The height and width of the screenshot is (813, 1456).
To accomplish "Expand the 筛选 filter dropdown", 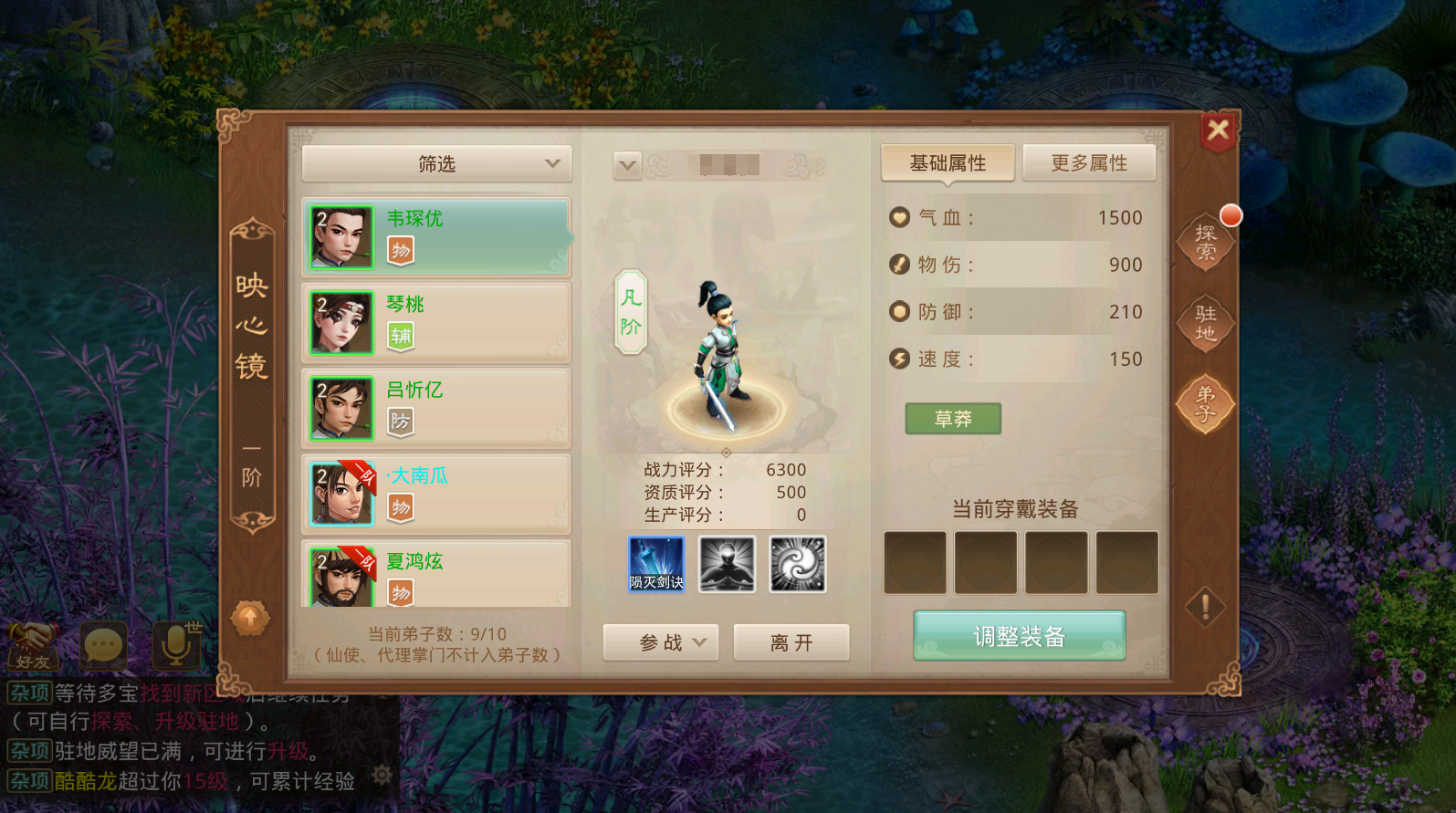I will coord(436,163).
